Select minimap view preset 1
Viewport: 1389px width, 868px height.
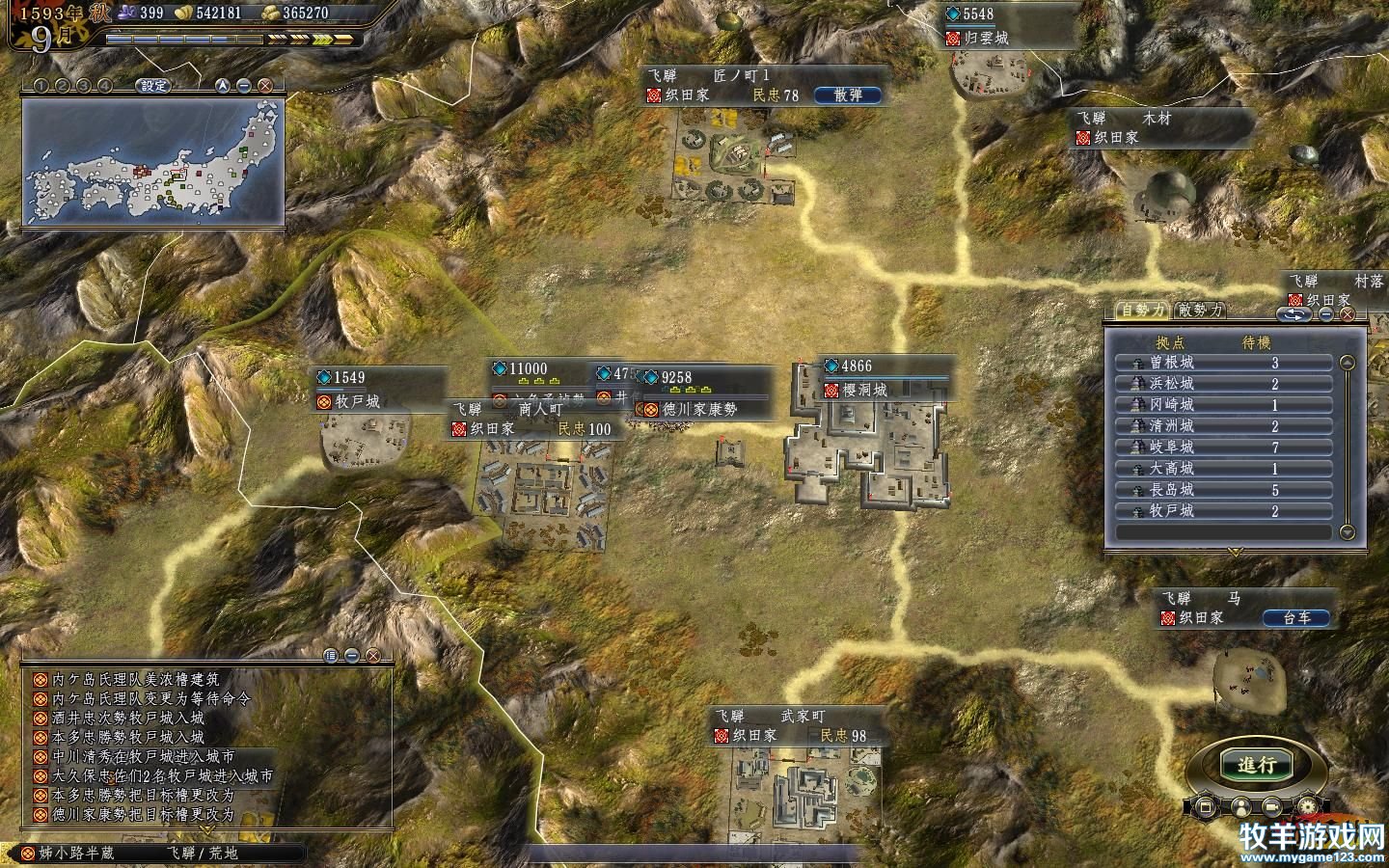(x=41, y=86)
